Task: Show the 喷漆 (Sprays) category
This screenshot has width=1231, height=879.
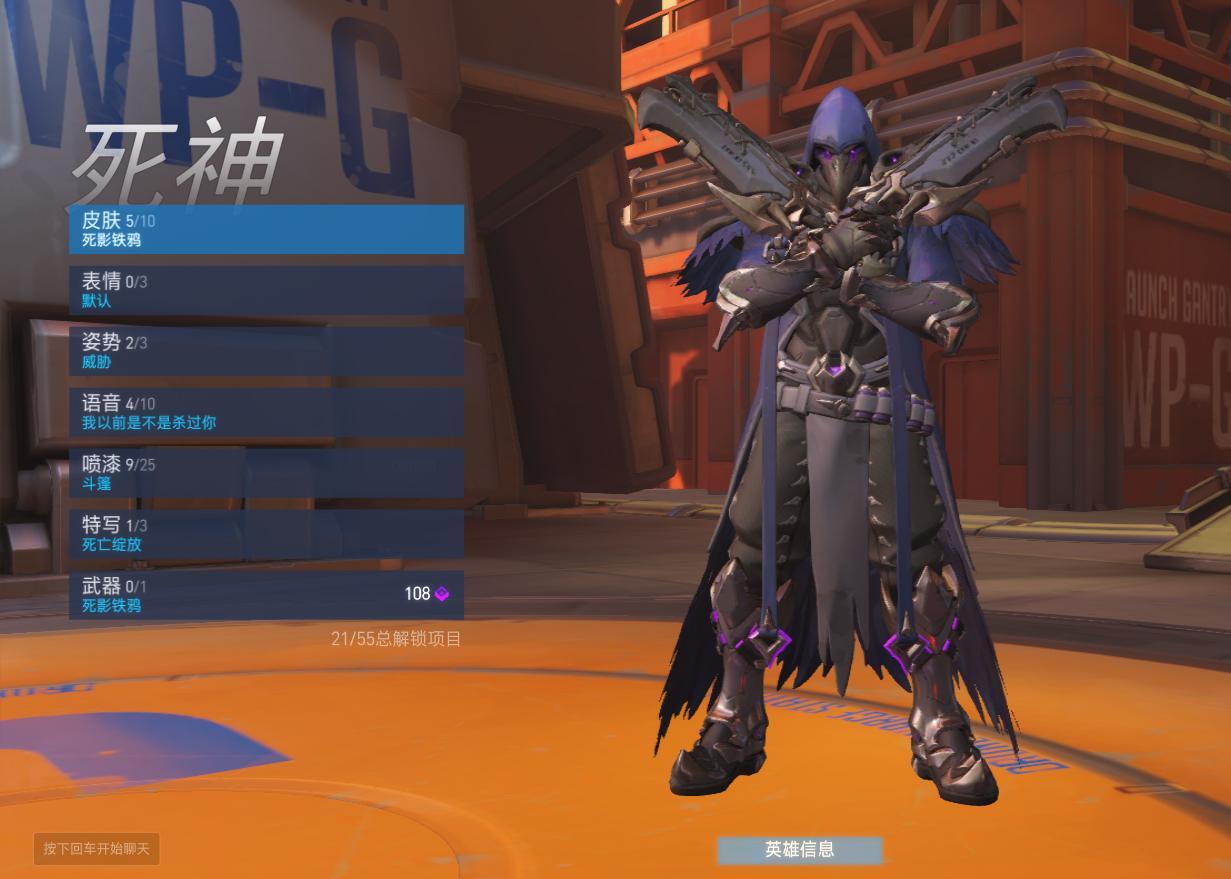Action: [x=266, y=473]
